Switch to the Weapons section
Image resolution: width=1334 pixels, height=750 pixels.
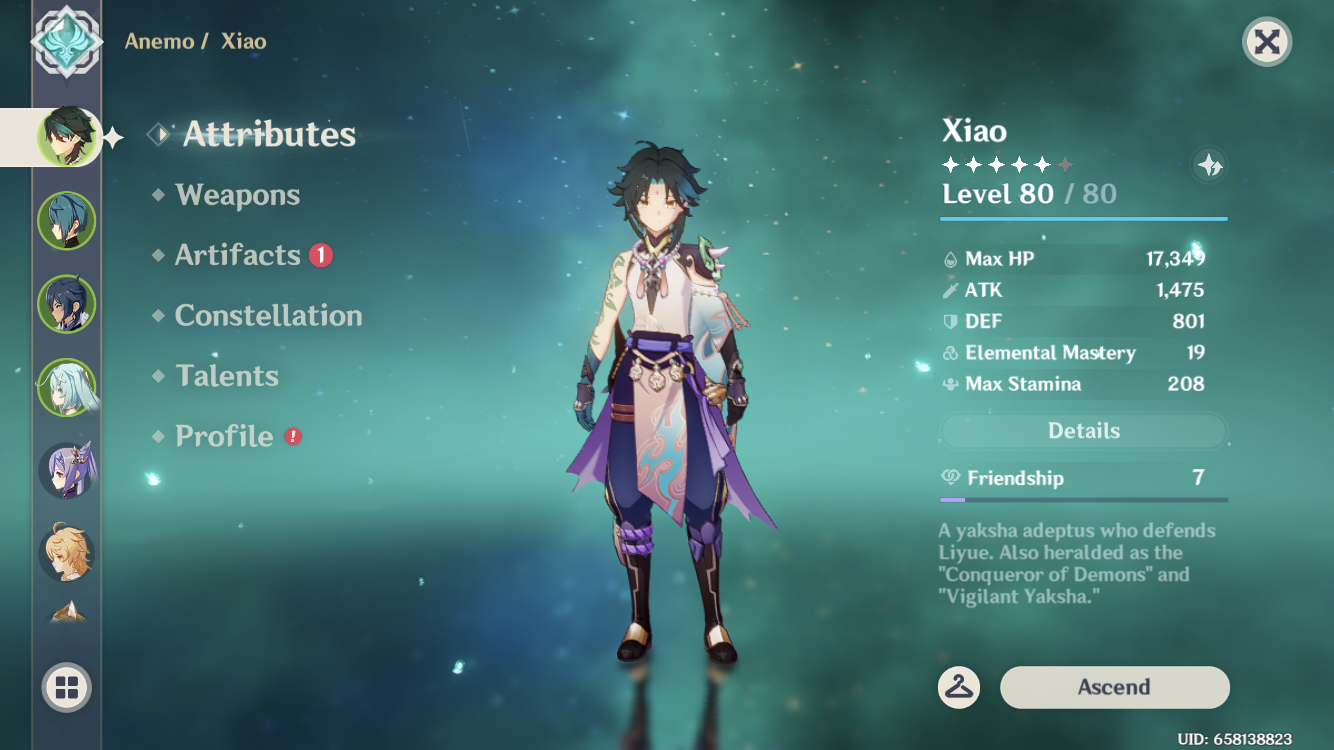pyautogui.click(x=240, y=195)
